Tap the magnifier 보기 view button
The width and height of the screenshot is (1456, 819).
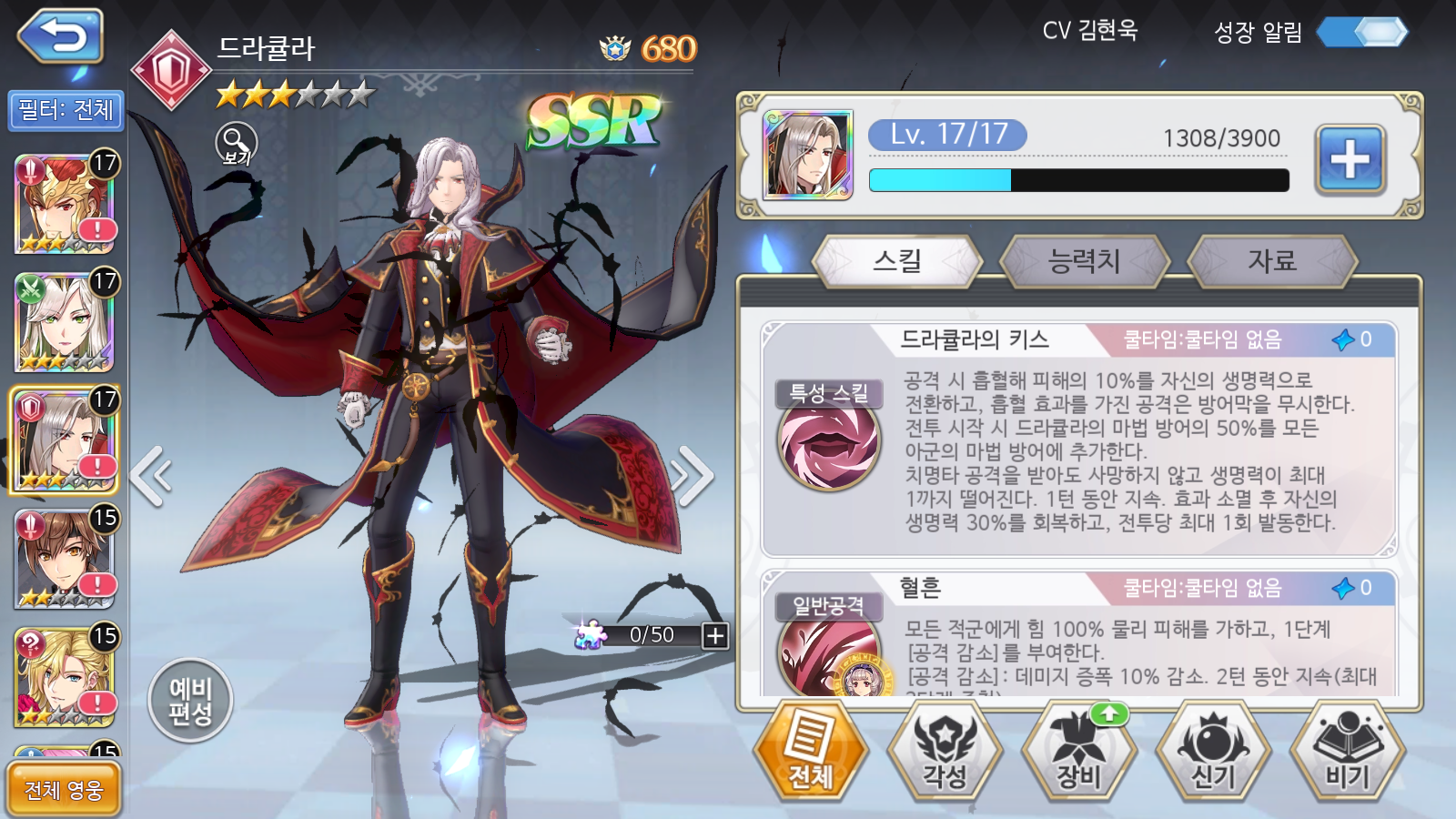(x=237, y=144)
